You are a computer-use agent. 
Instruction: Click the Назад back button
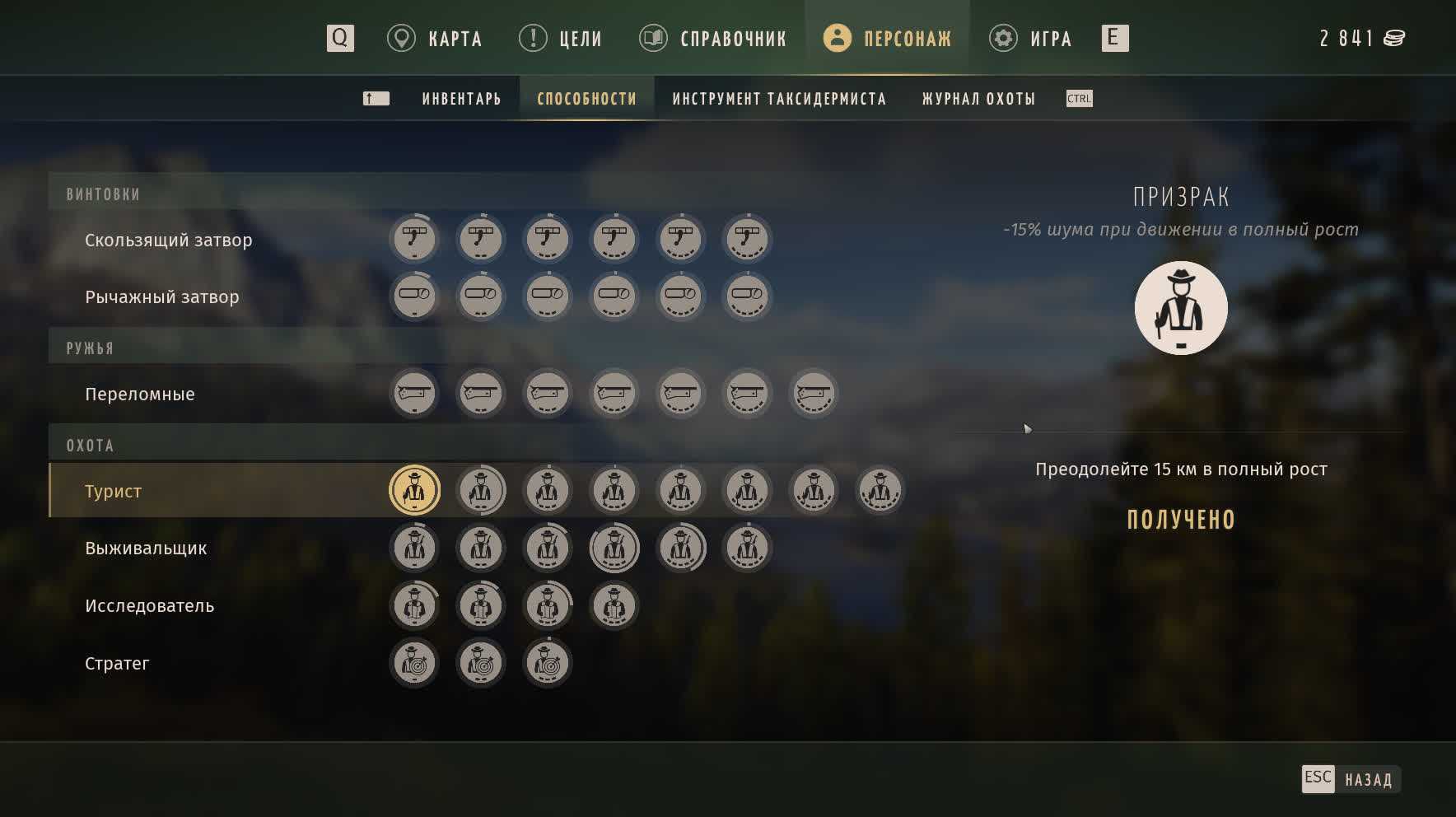point(1351,779)
